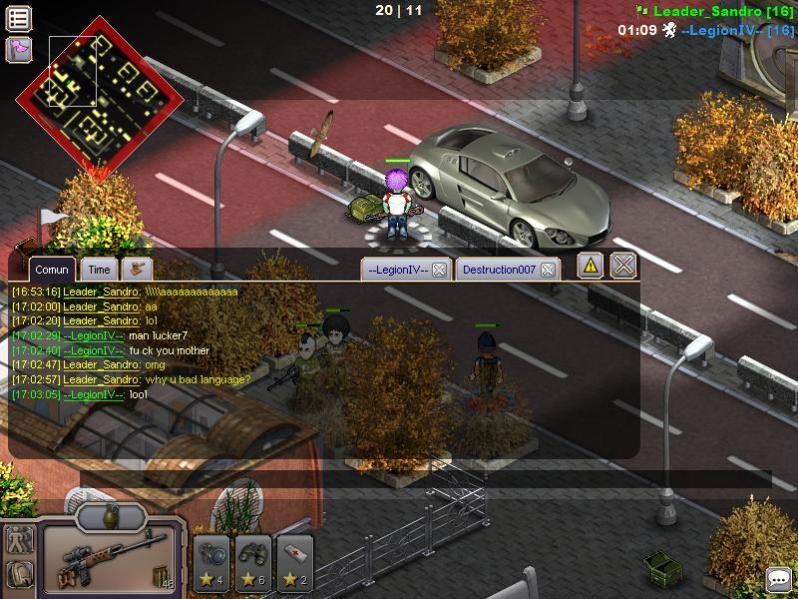Viewport: 798px width, 599px height.
Task: Switch to the Comun chat tab
Action: pyautogui.click(x=51, y=269)
